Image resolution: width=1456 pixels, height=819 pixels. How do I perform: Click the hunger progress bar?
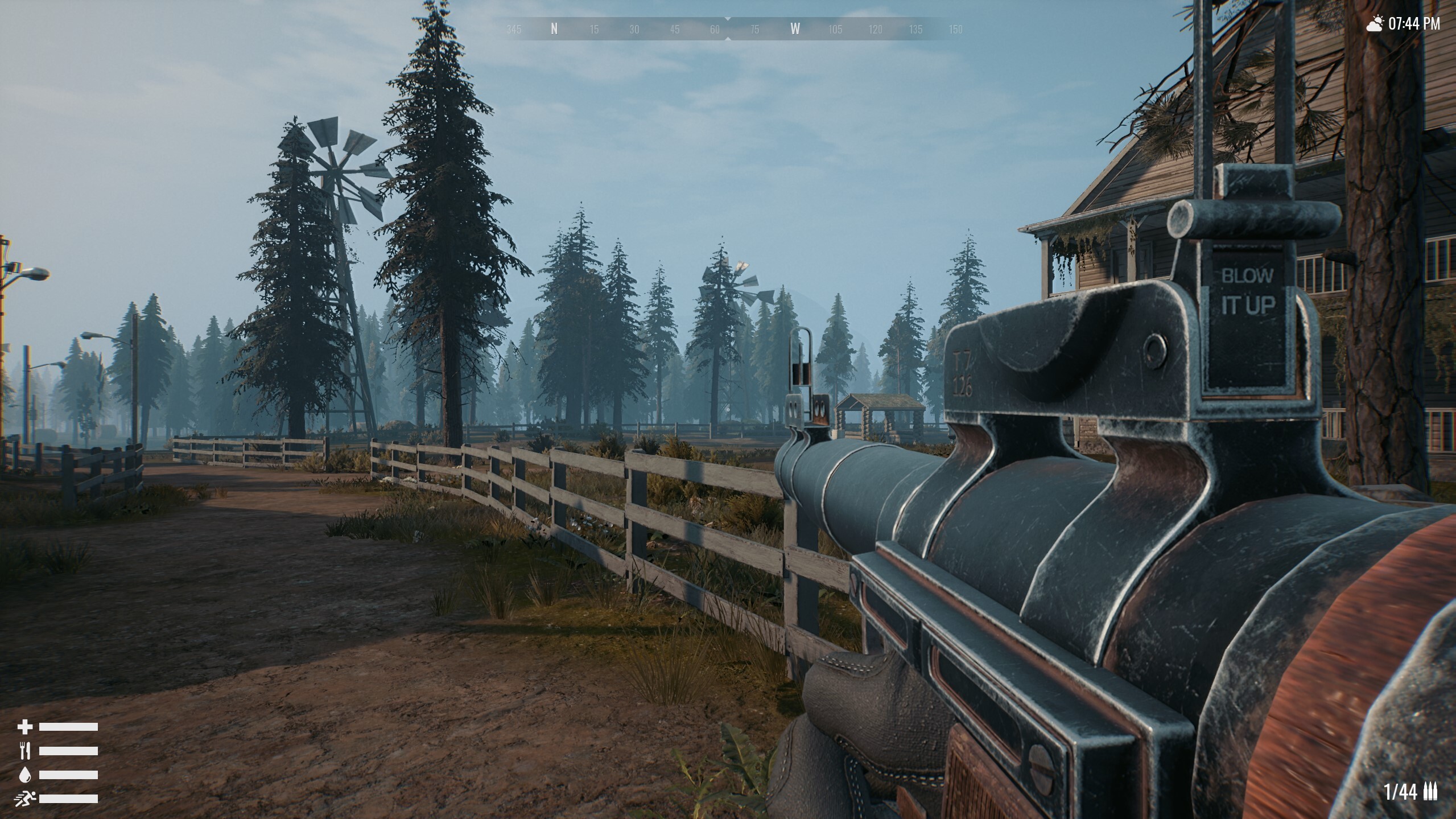68,751
